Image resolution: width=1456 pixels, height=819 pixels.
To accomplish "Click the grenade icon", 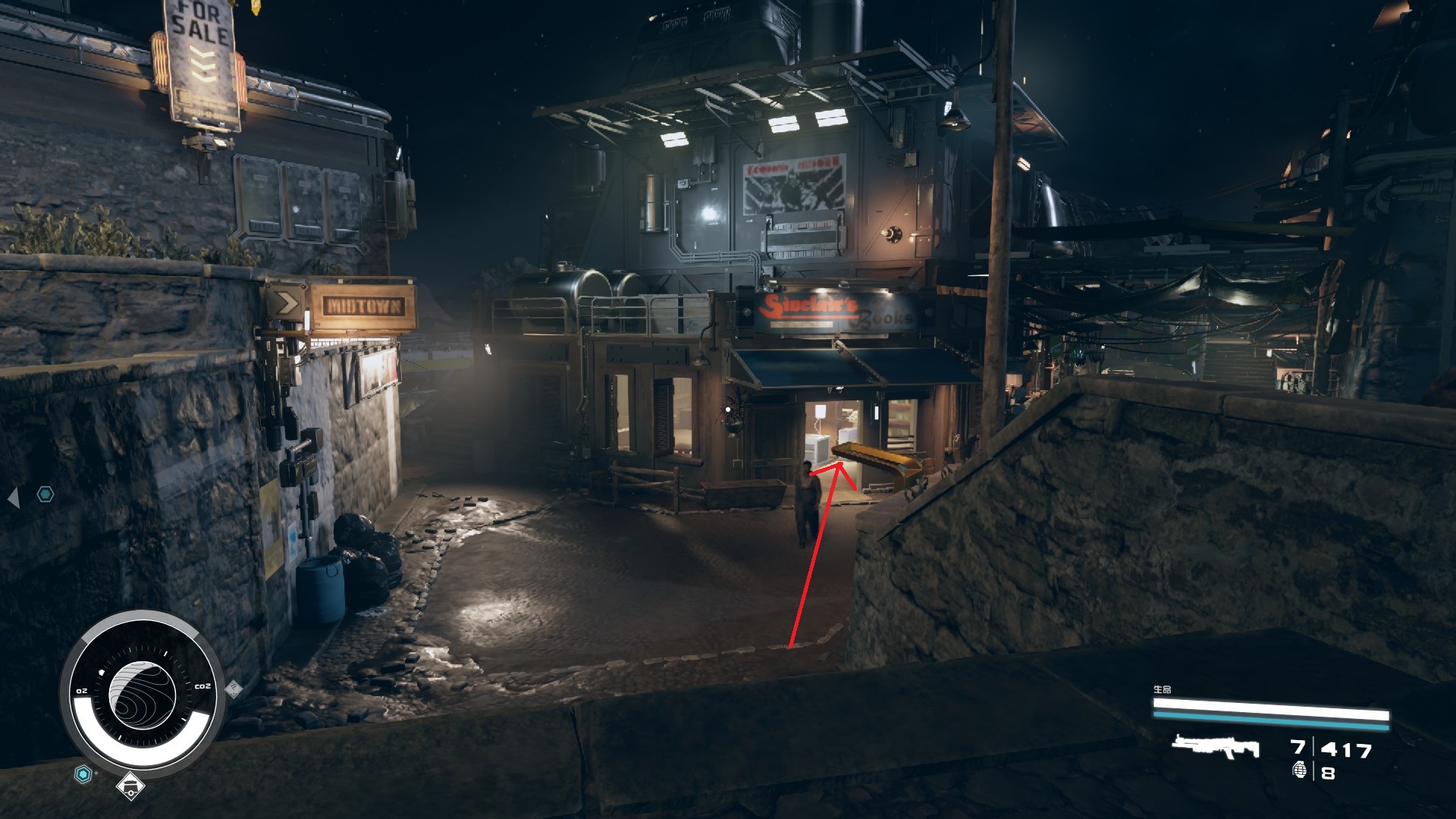I will (x=1299, y=771).
